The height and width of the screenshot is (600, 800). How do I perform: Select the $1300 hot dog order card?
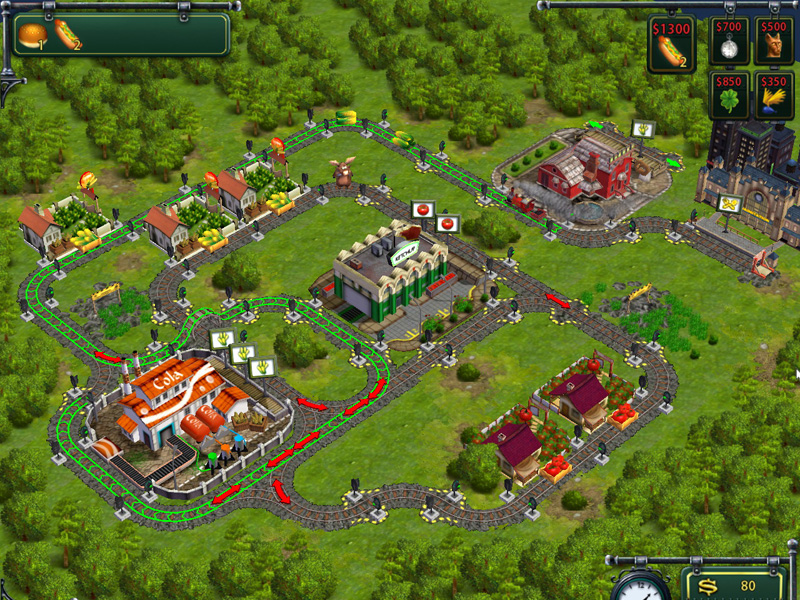click(x=671, y=45)
